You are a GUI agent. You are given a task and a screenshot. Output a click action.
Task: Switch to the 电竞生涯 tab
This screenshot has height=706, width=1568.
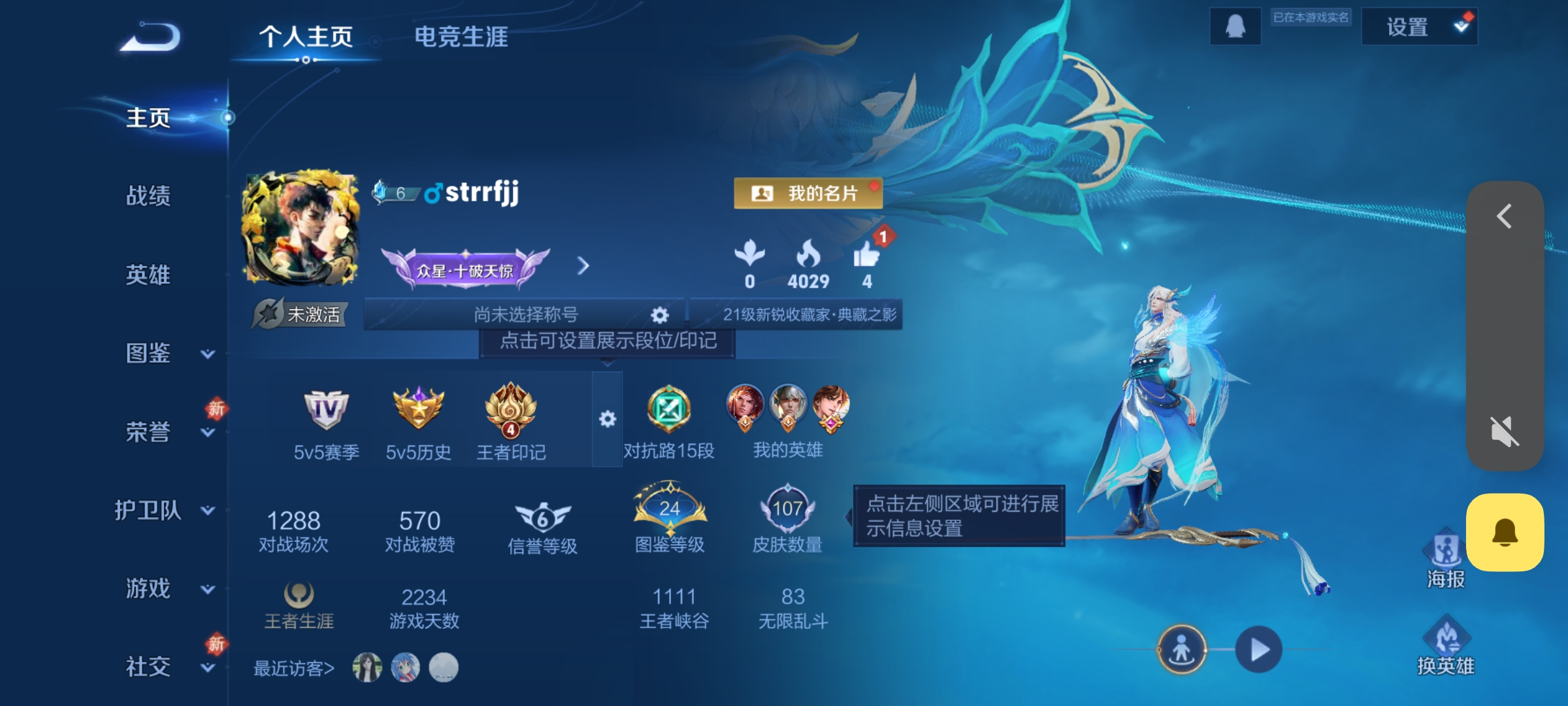[459, 37]
